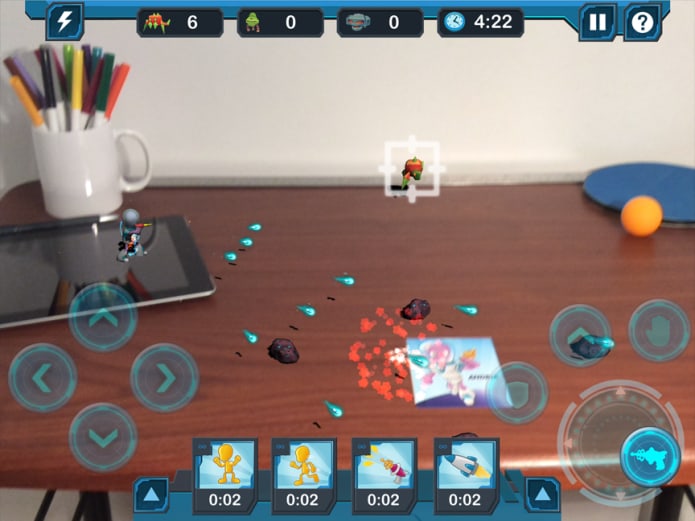695x521 pixels.
Task: Move left with the D-pad left arrow
Action: coord(43,378)
